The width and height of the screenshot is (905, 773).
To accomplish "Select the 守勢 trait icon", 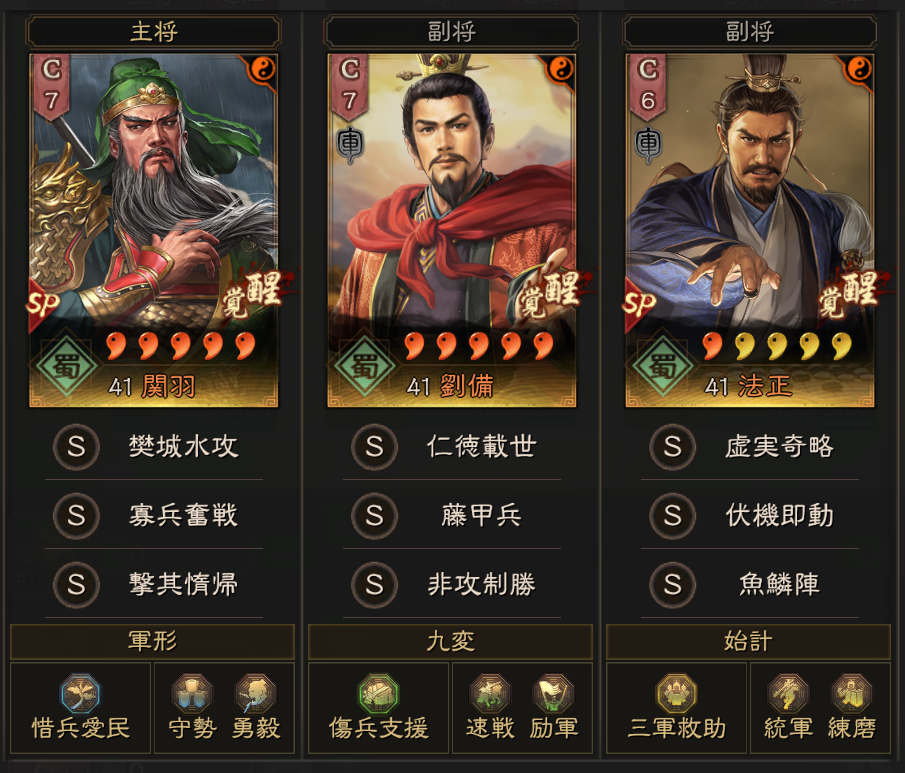I will (x=192, y=694).
